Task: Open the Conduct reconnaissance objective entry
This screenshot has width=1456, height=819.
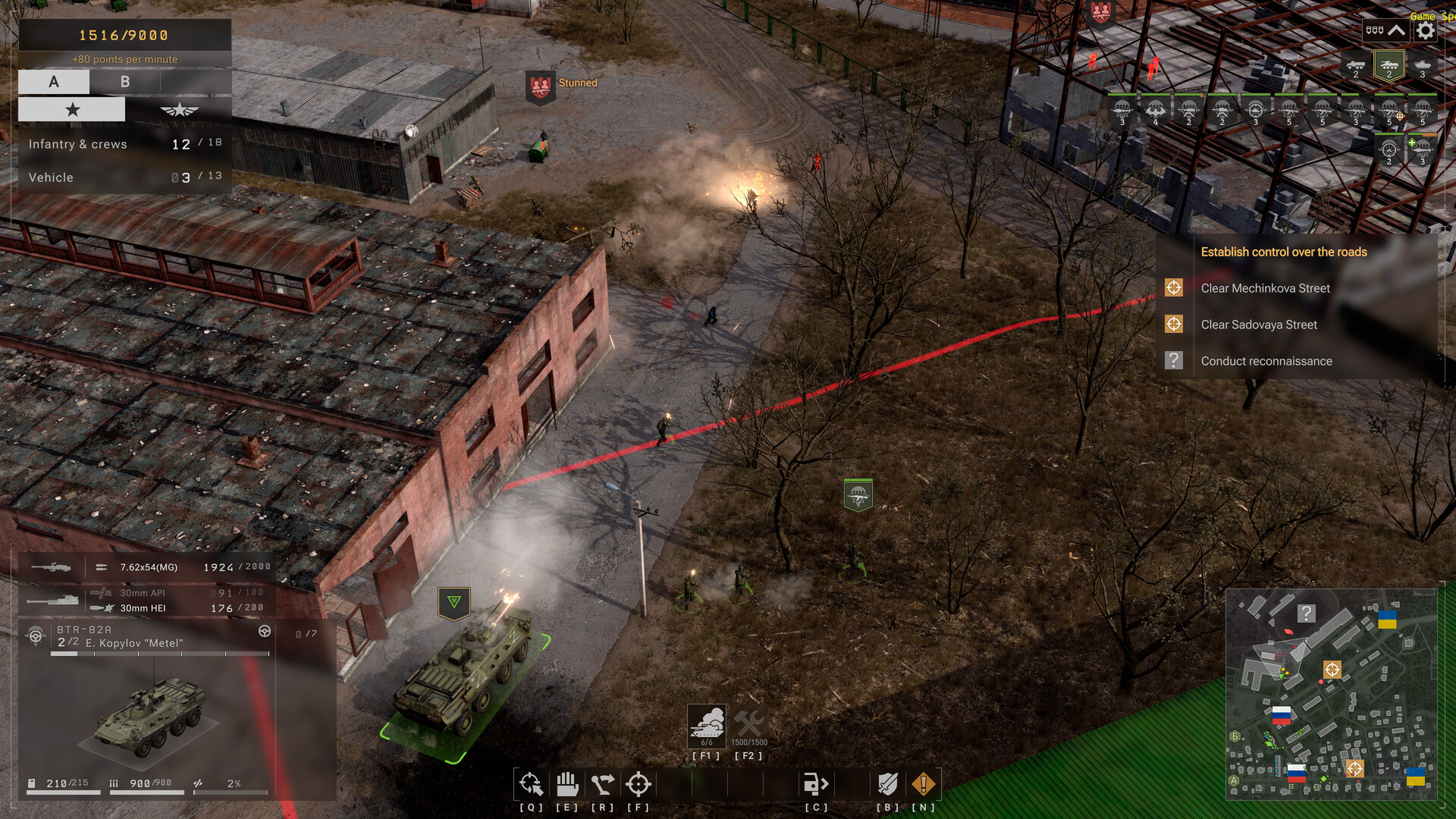Action: [1266, 361]
